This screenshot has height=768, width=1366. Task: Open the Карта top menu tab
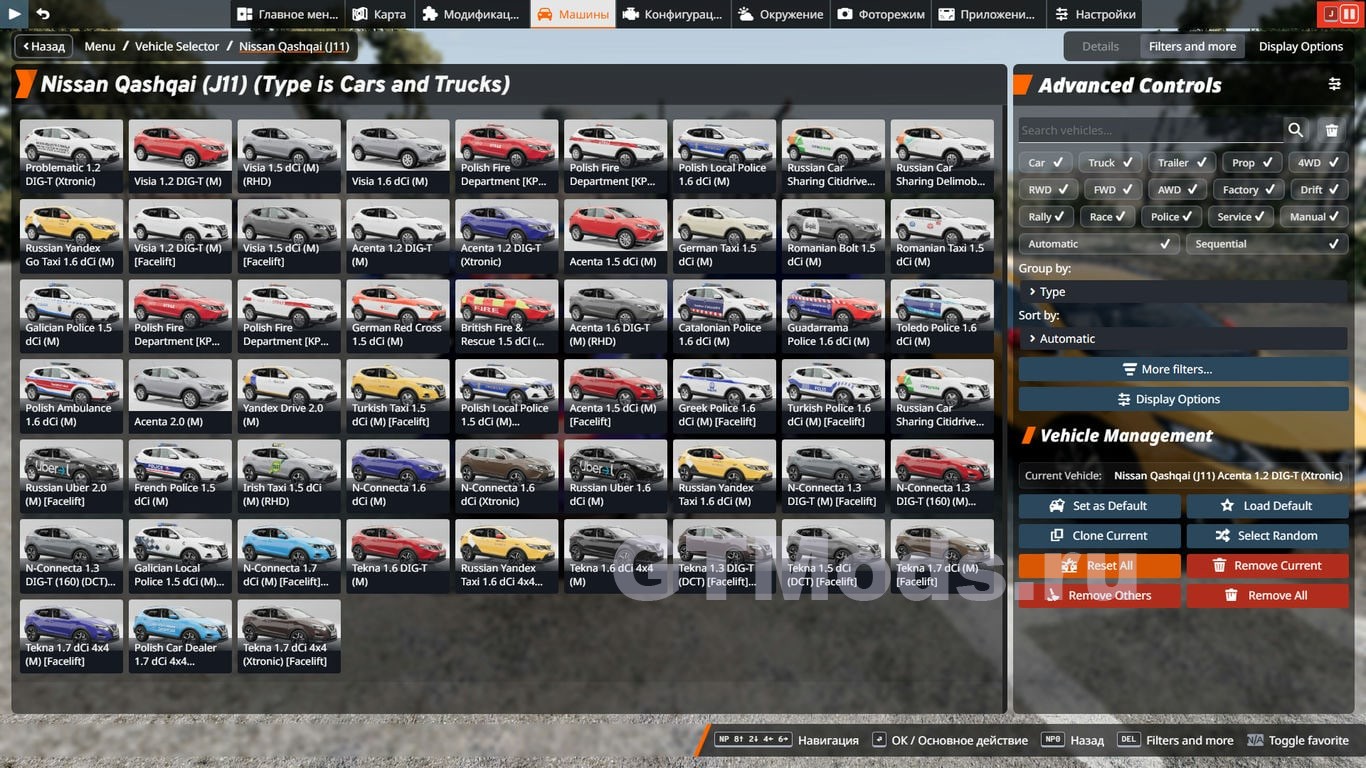point(379,14)
